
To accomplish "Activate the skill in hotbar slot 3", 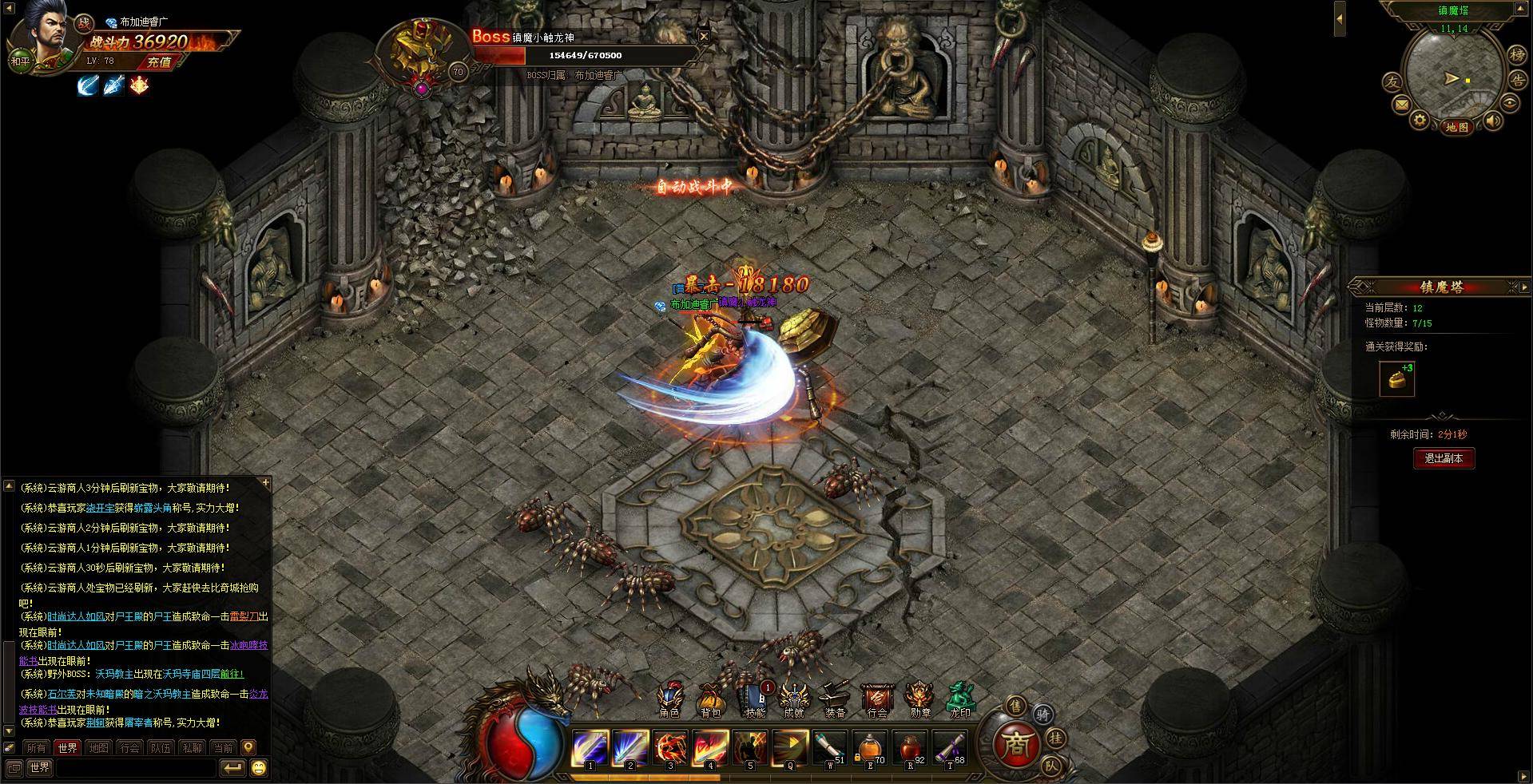I will 670,748.
